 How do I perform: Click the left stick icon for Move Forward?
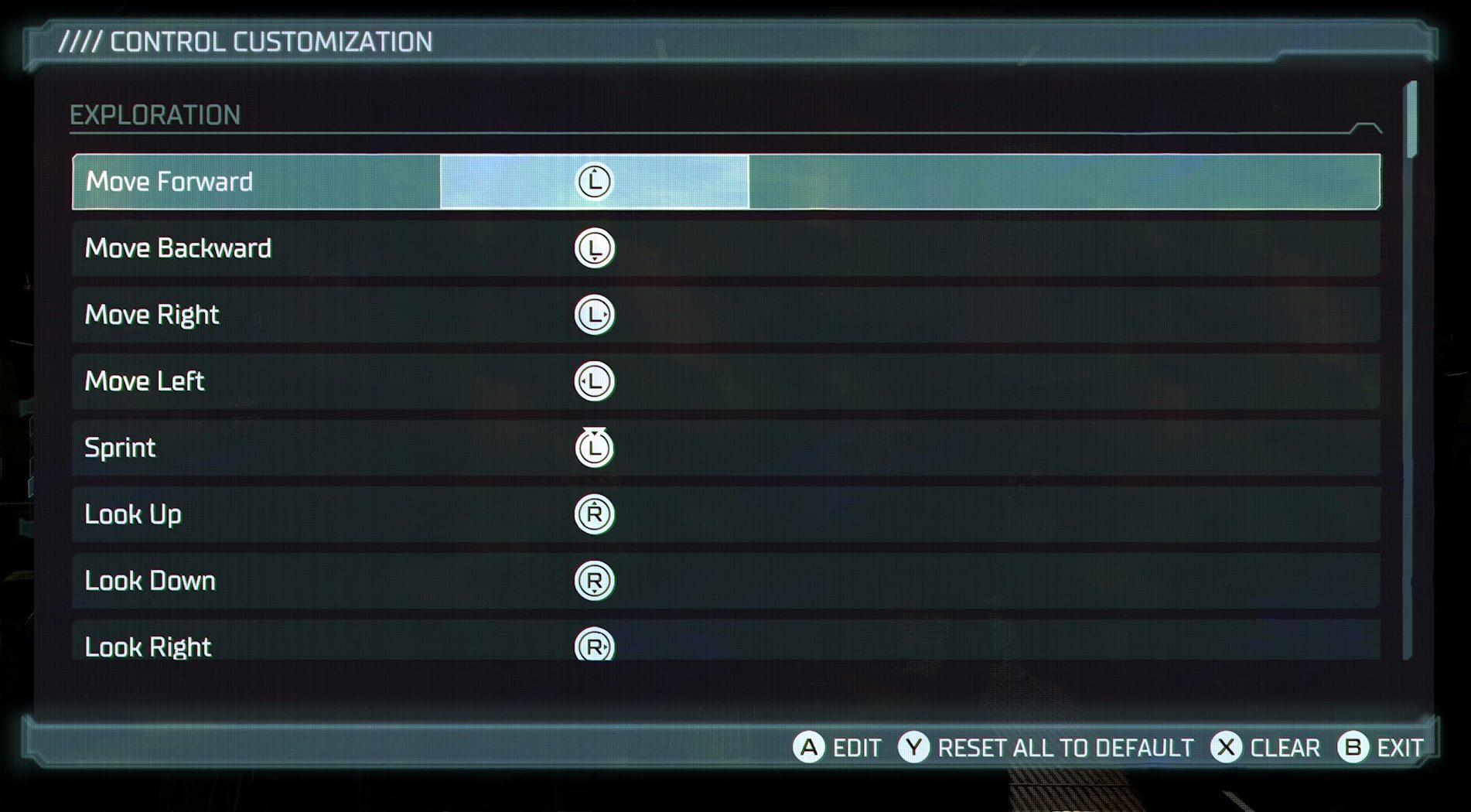(593, 181)
